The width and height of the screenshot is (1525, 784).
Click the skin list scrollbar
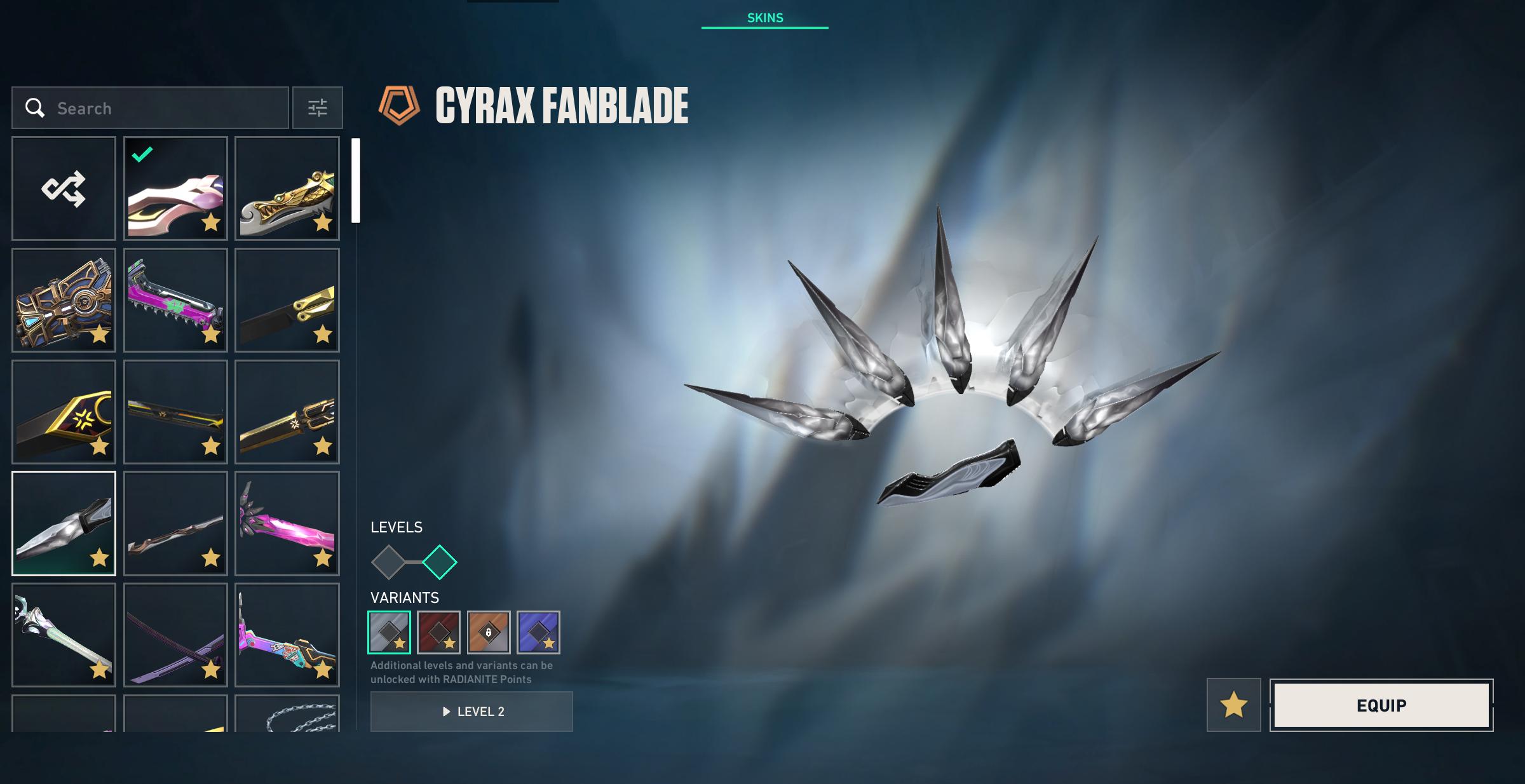(x=356, y=180)
